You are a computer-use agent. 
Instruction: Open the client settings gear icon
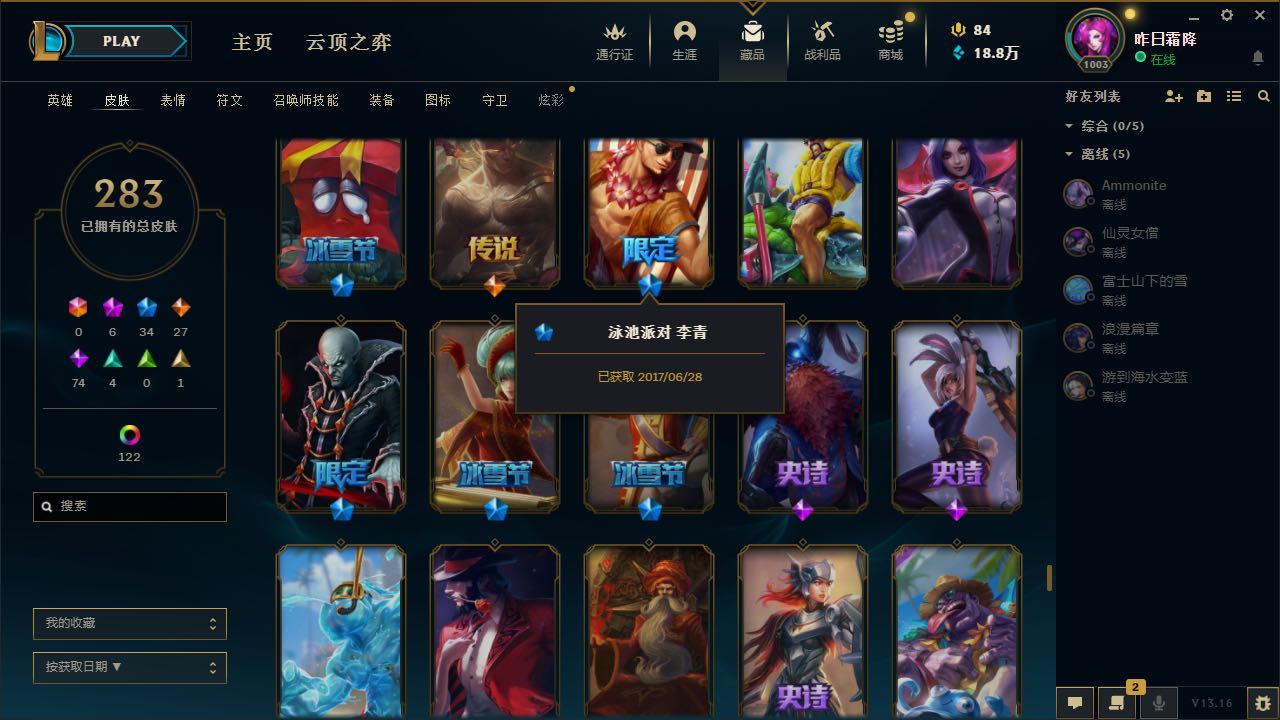click(1225, 15)
